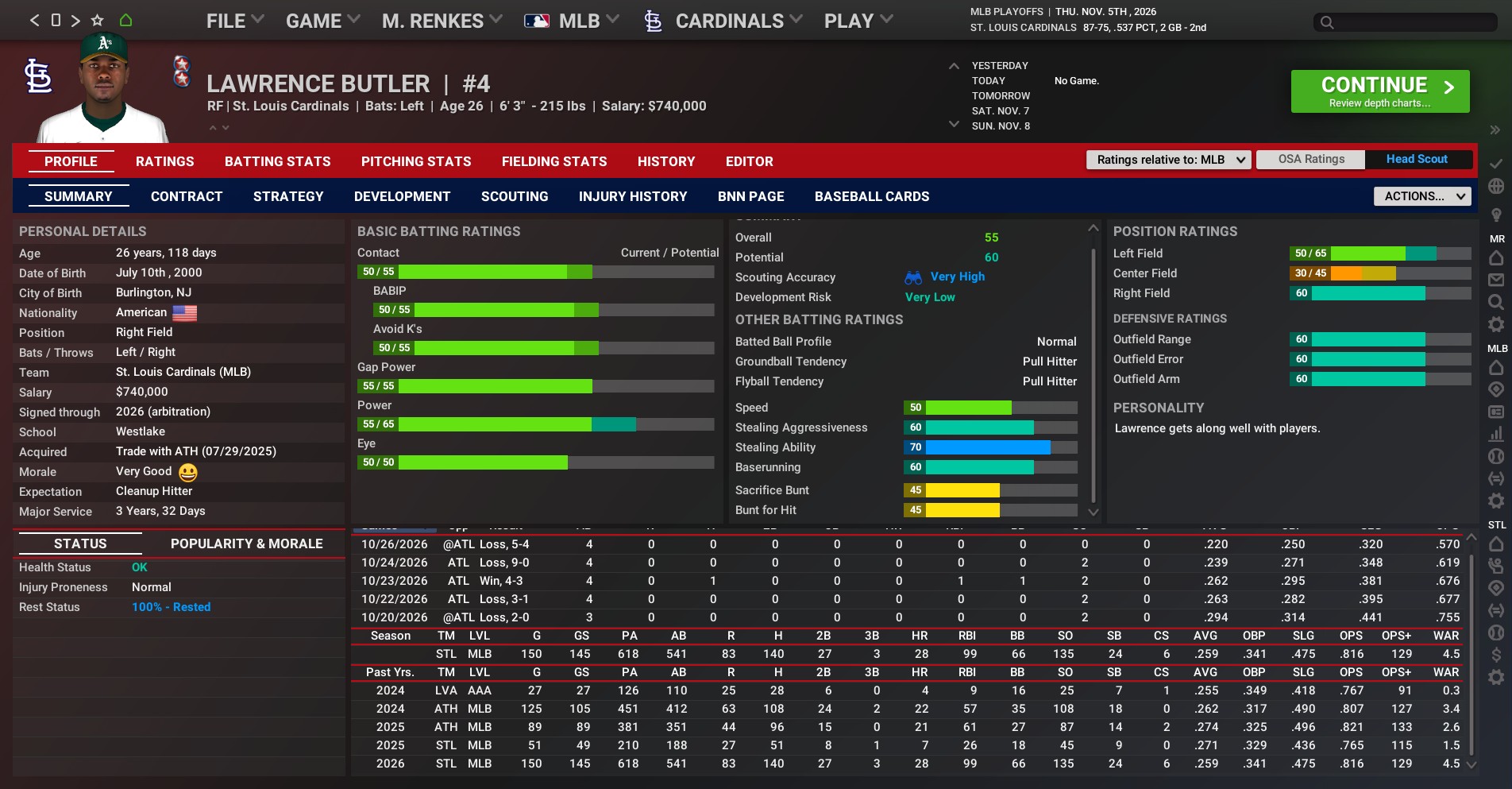Switch to INJURY HISTORY sub-tab

632,196
